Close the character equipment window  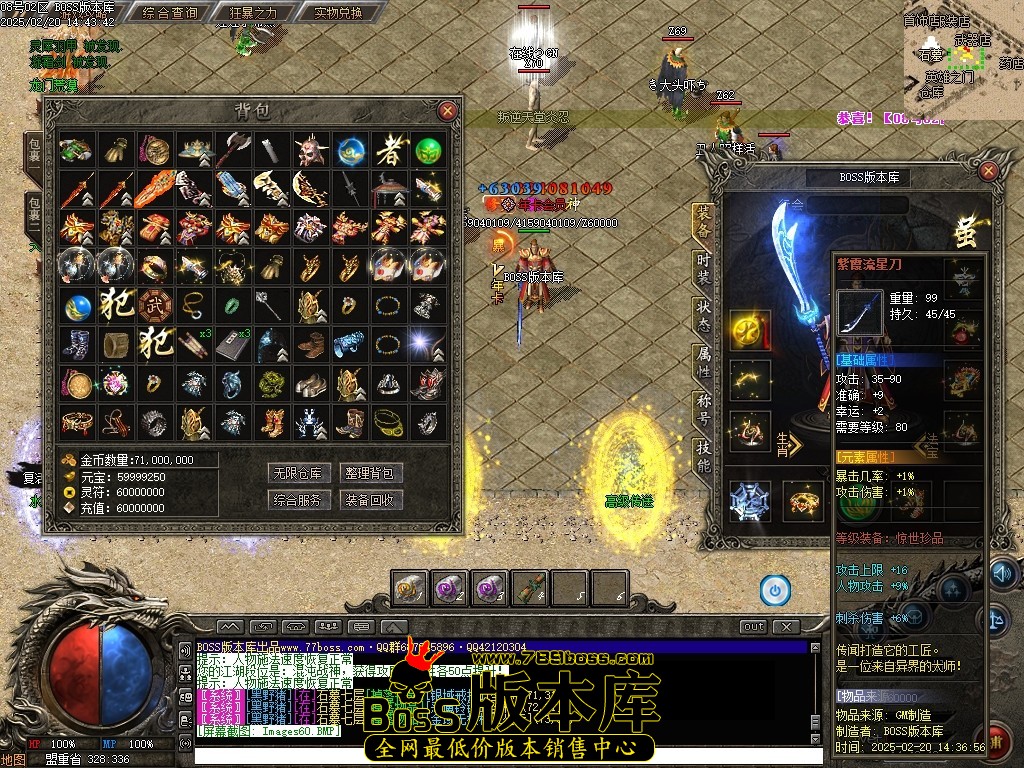[x=988, y=172]
